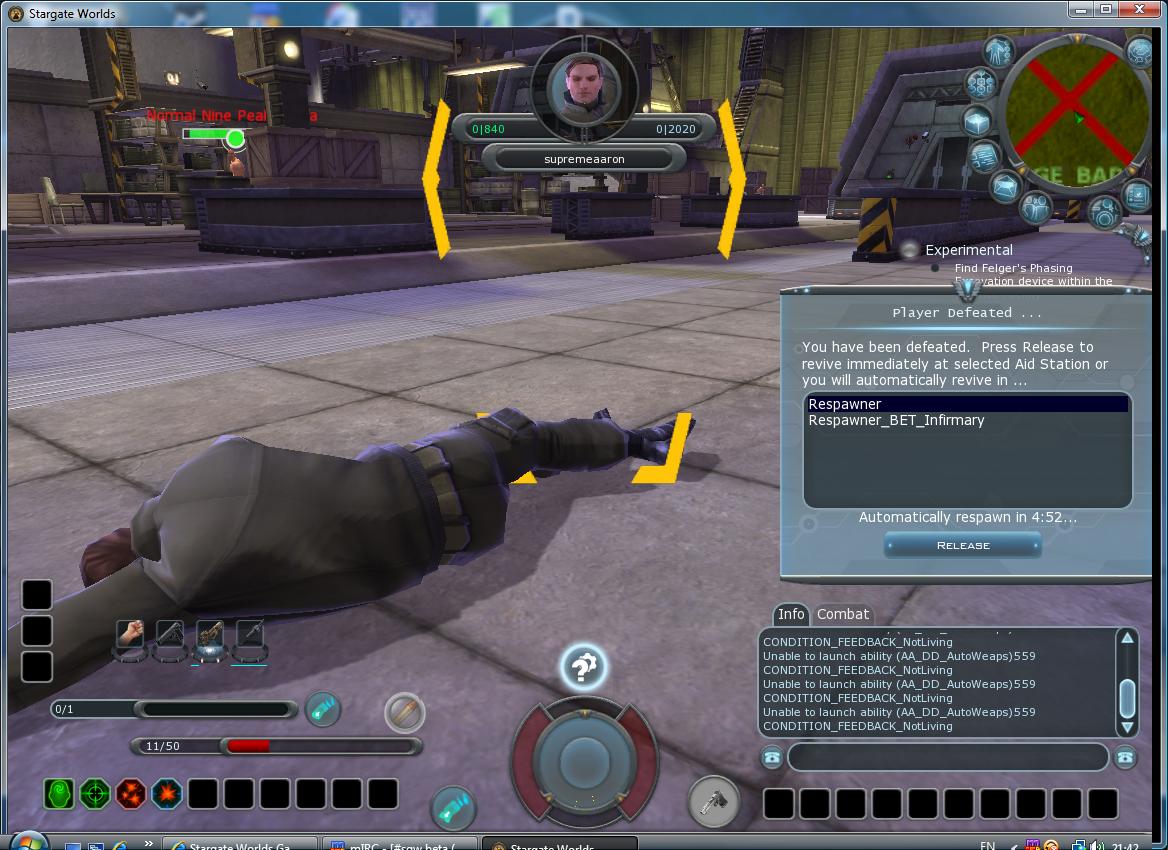Select the fist melee weapon slot
This screenshot has width=1168, height=850.
point(130,633)
